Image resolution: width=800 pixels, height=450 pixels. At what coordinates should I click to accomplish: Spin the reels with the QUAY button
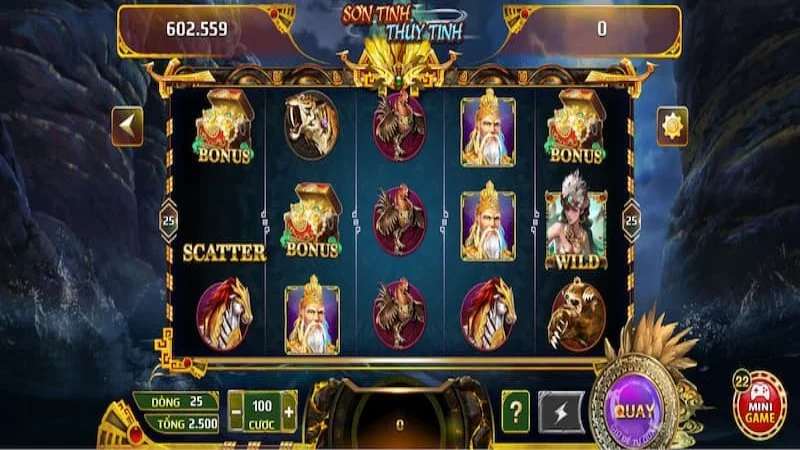(634, 409)
